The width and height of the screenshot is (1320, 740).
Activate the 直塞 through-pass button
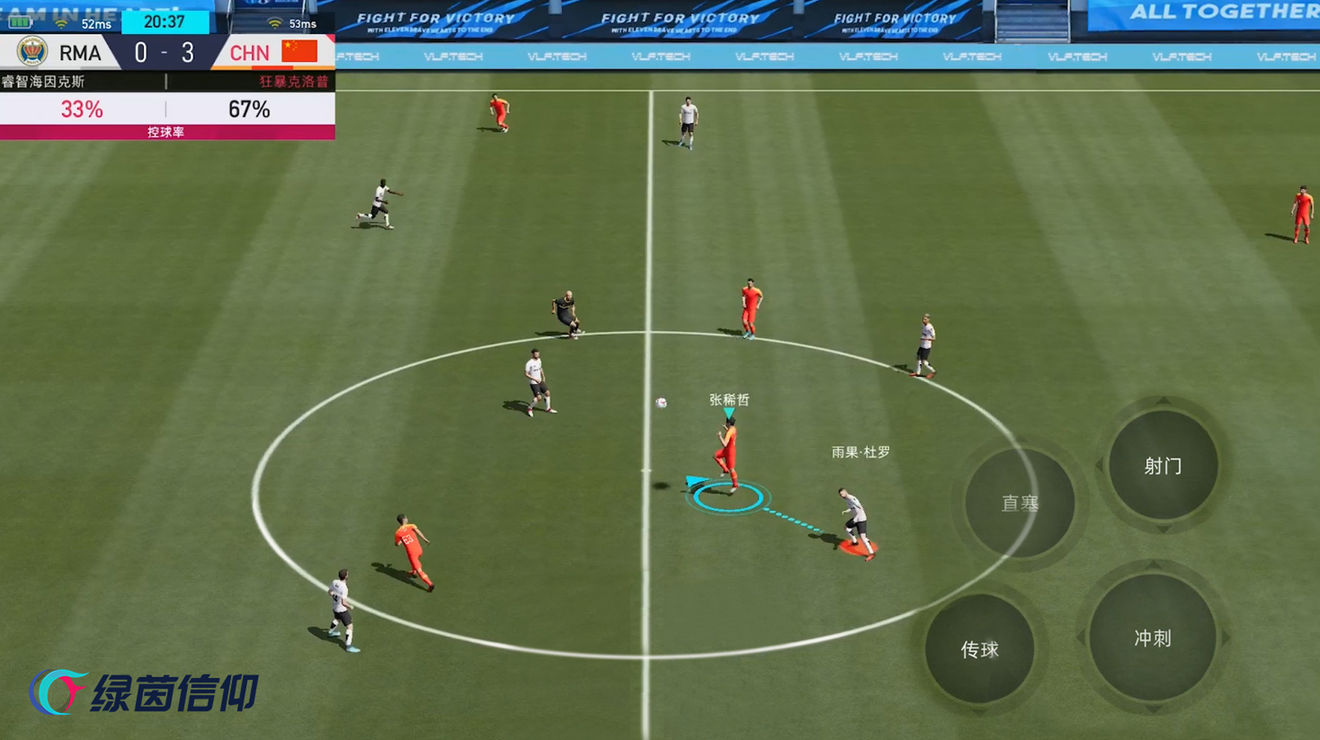point(1020,503)
